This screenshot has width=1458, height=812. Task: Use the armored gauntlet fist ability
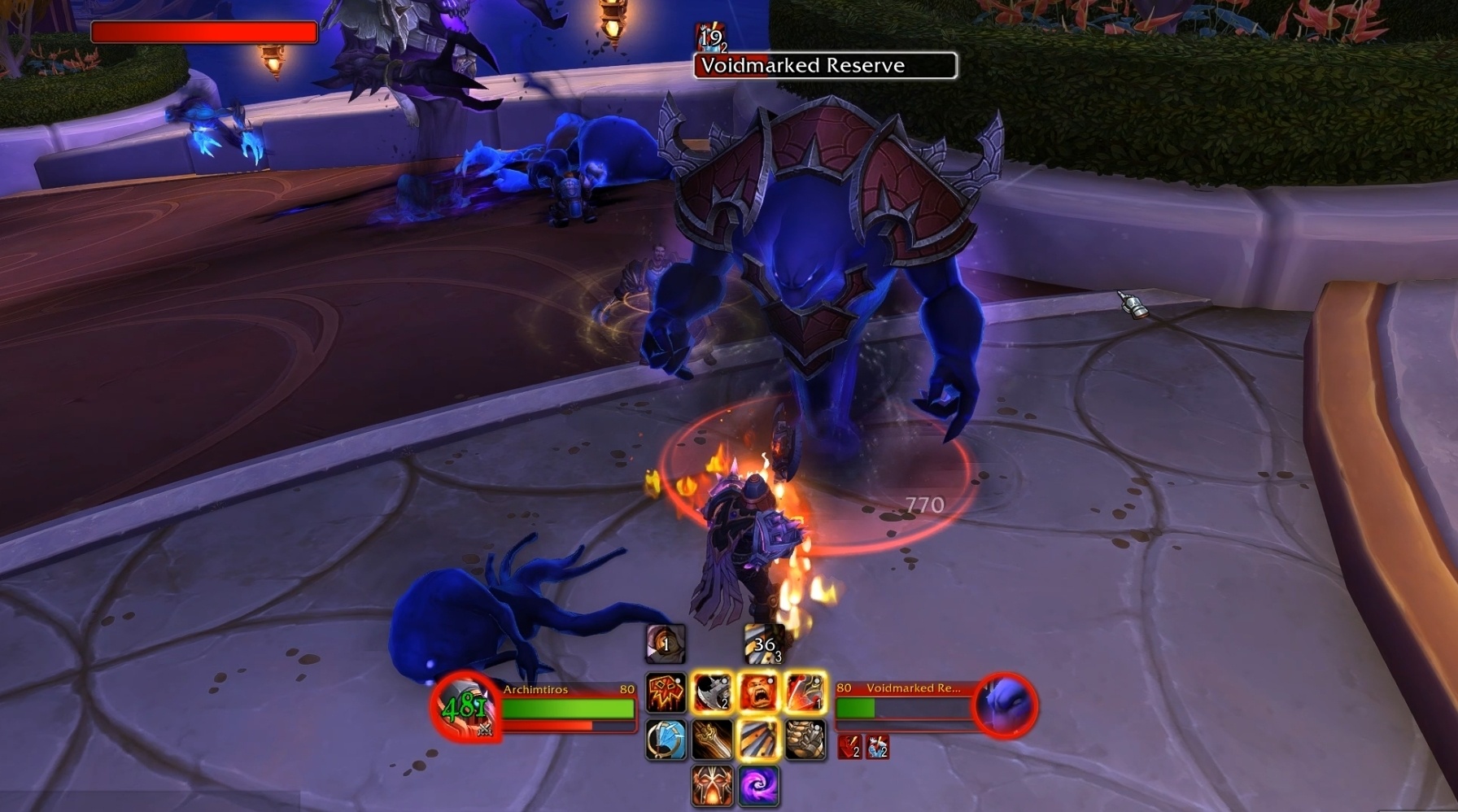click(x=805, y=740)
